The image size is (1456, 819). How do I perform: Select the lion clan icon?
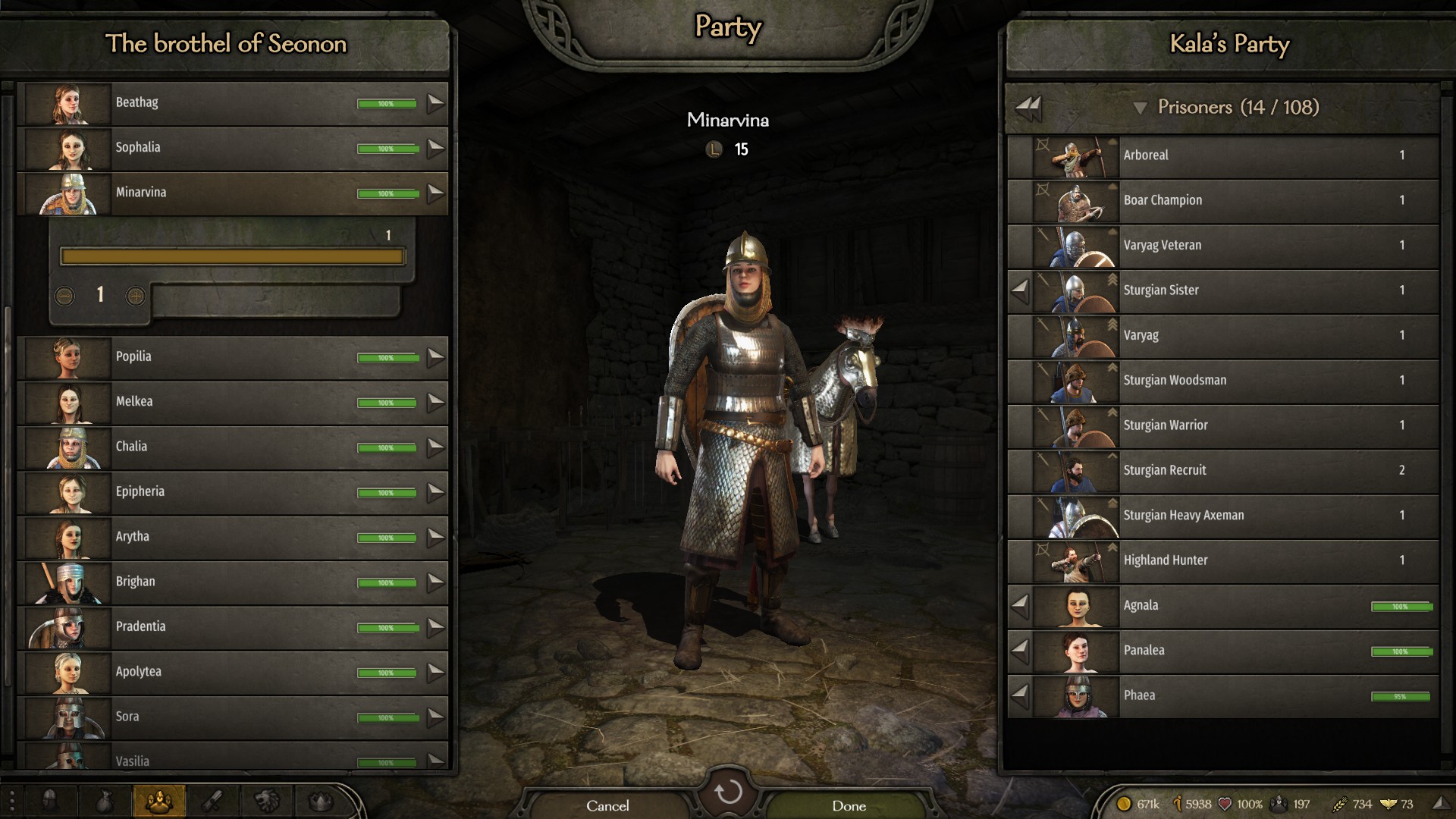(265, 800)
